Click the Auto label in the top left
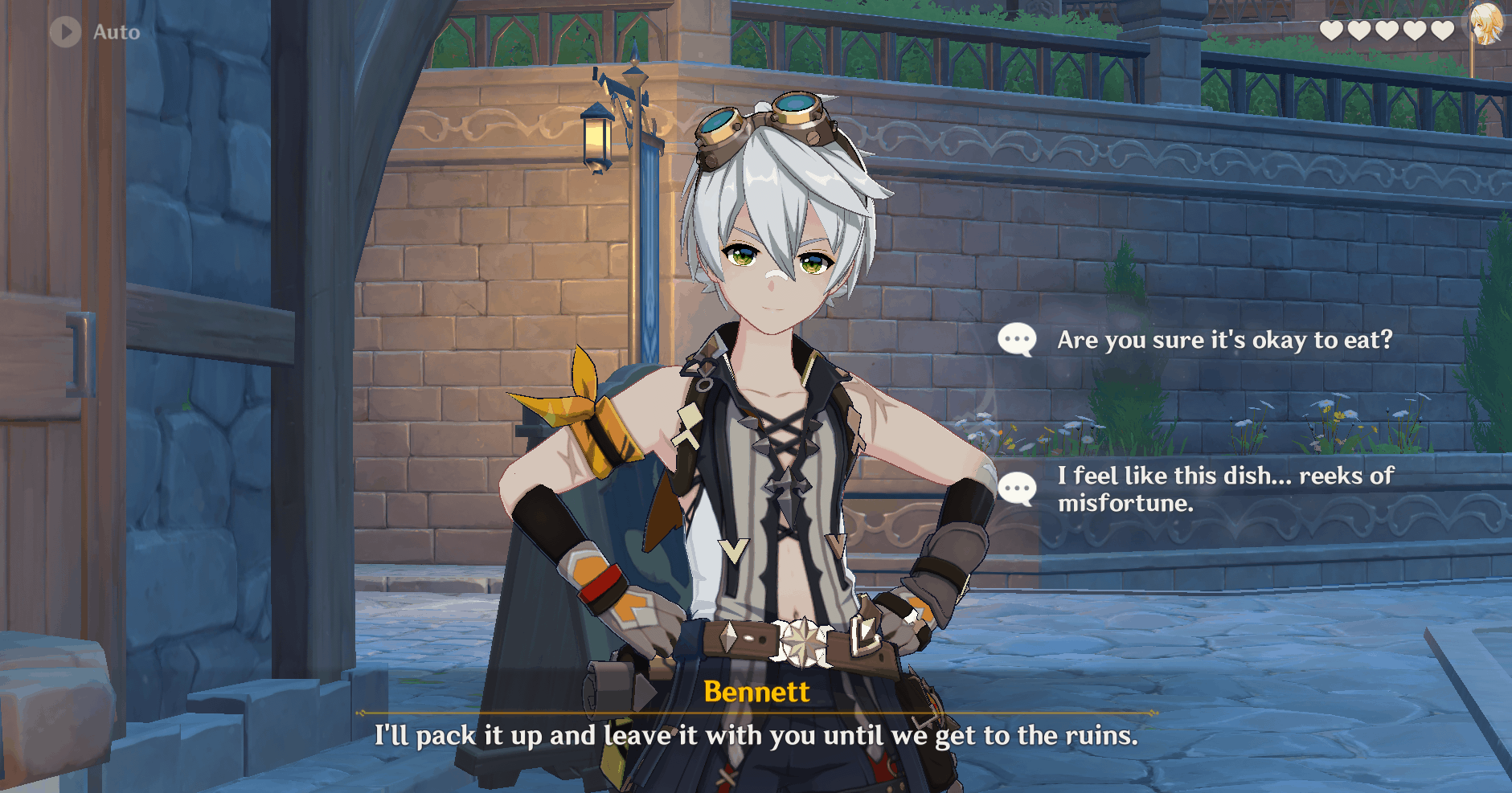The height and width of the screenshot is (793, 1512). click(x=115, y=32)
